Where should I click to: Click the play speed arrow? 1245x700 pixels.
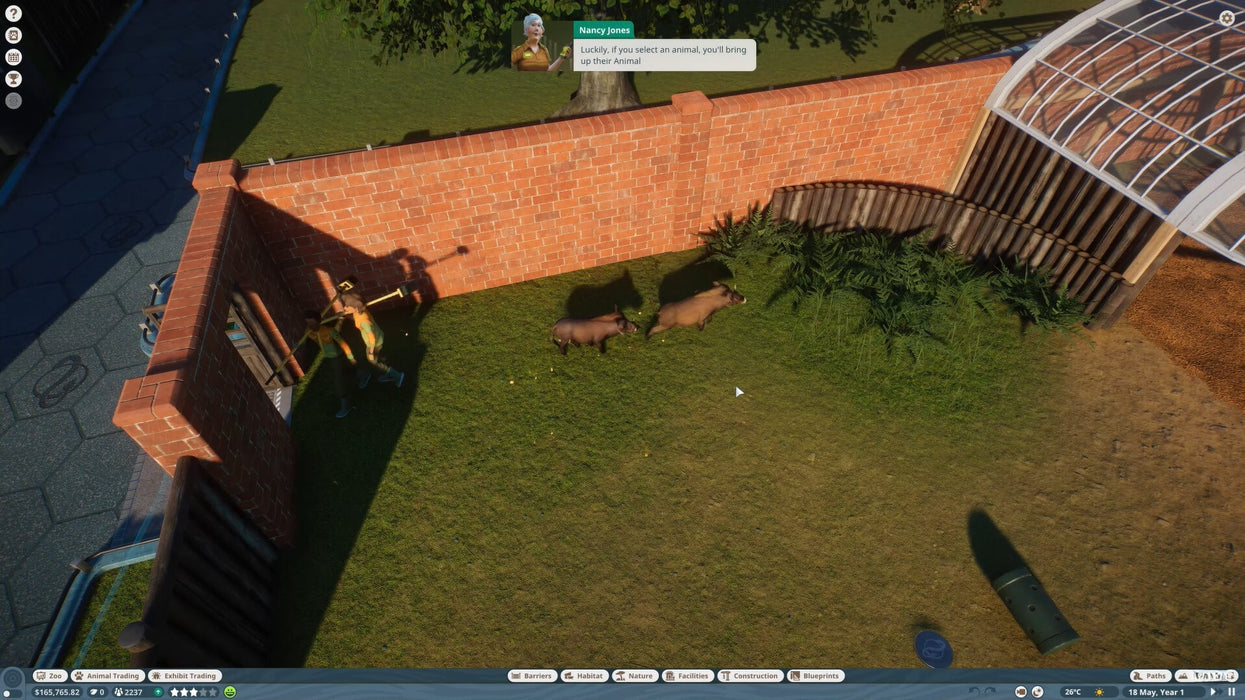1213,692
